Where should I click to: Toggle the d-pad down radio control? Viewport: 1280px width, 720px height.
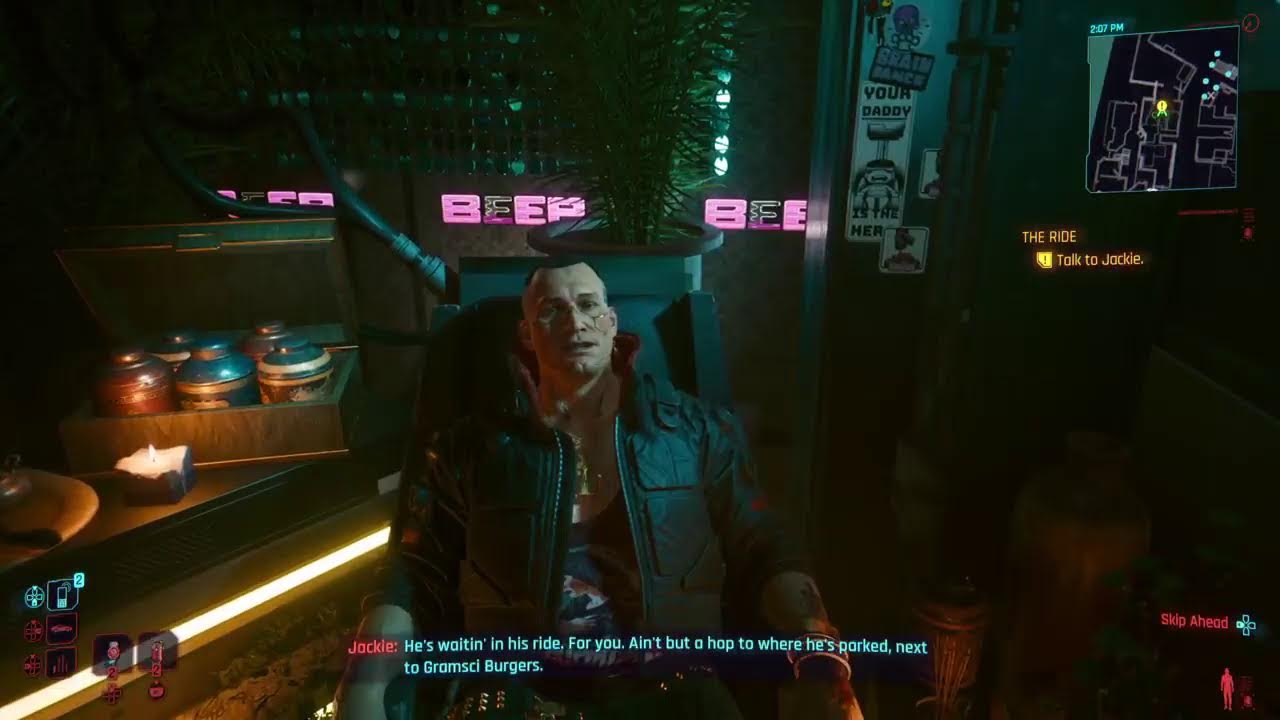pos(34,664)
